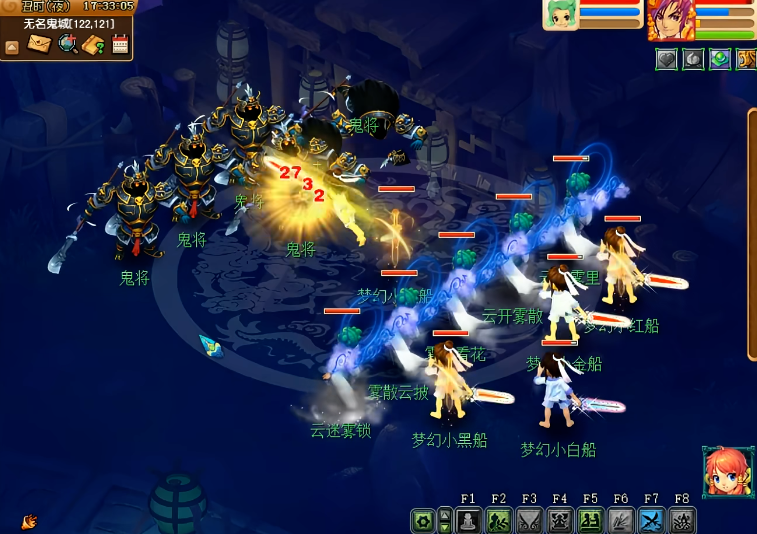Collapse the minimap panel arrow button
Viewport: 757px width, 534px height.
click(x=12, y=46)
